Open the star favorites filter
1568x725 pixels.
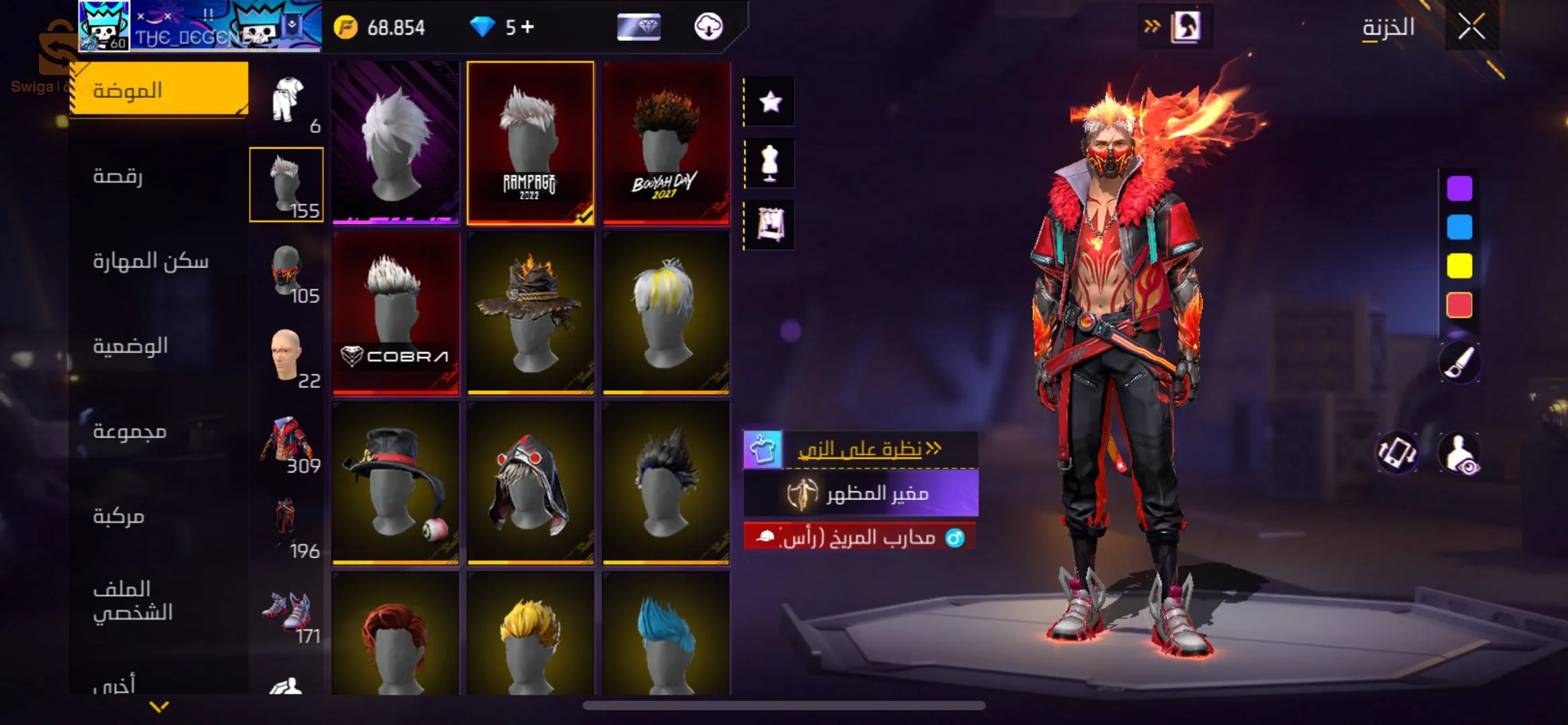770,102
